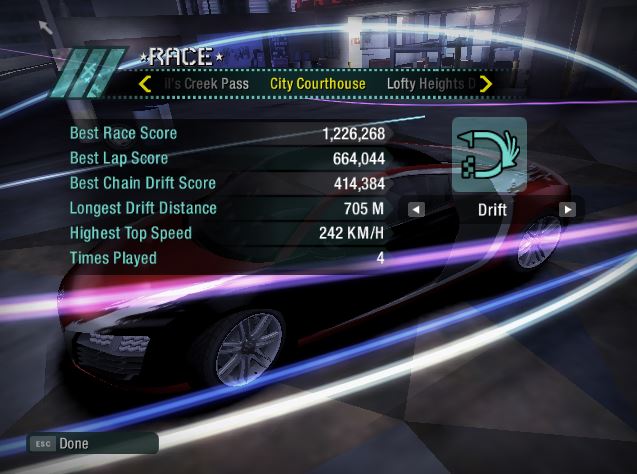Click Done to exit the stats screen
Viewport: 637px width, 474px height.
point(73,443)
